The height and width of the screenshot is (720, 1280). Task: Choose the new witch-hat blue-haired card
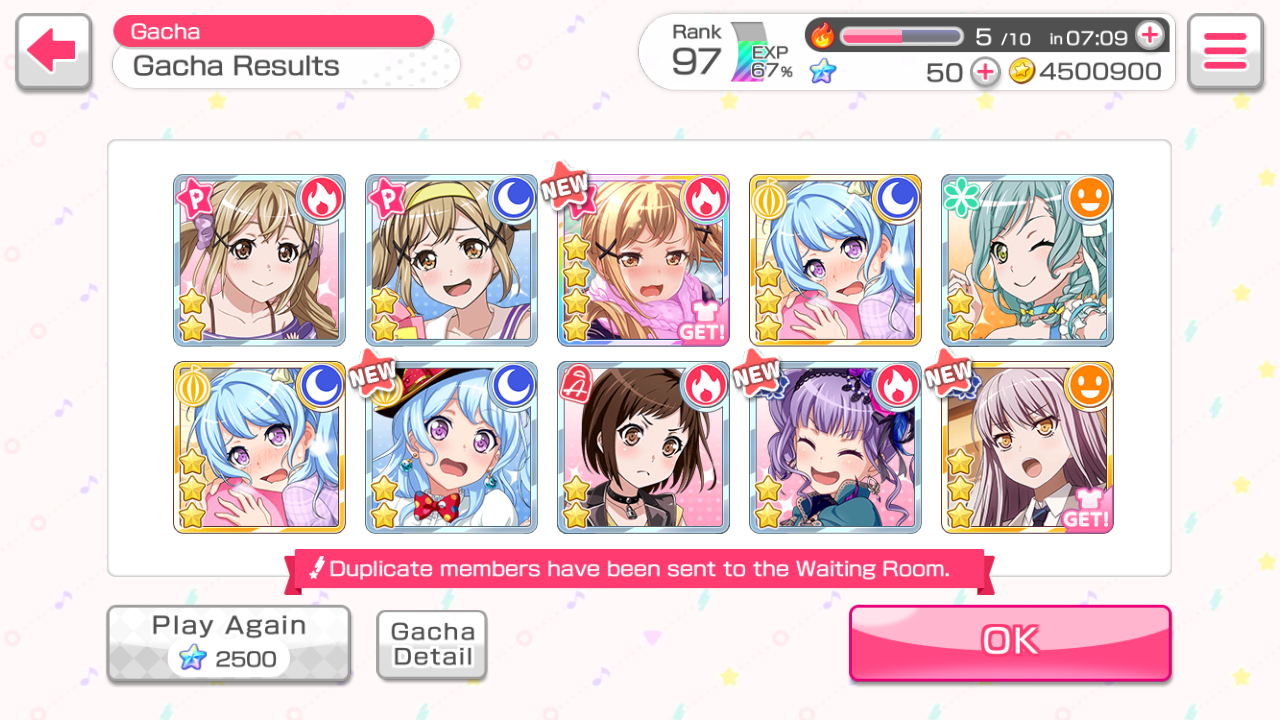(x=451, y=447)
